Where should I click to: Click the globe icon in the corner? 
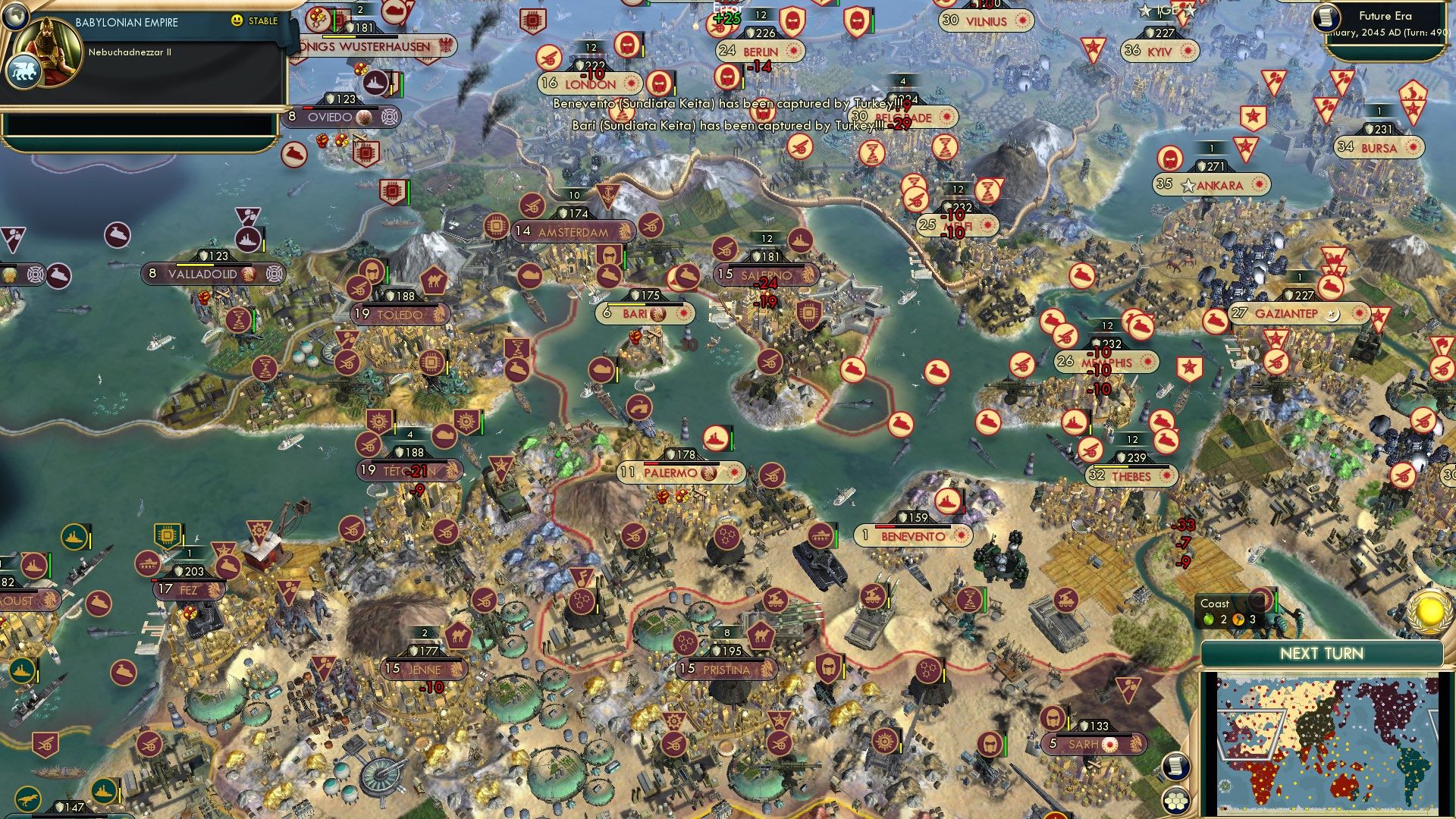[x=15, y=14]
